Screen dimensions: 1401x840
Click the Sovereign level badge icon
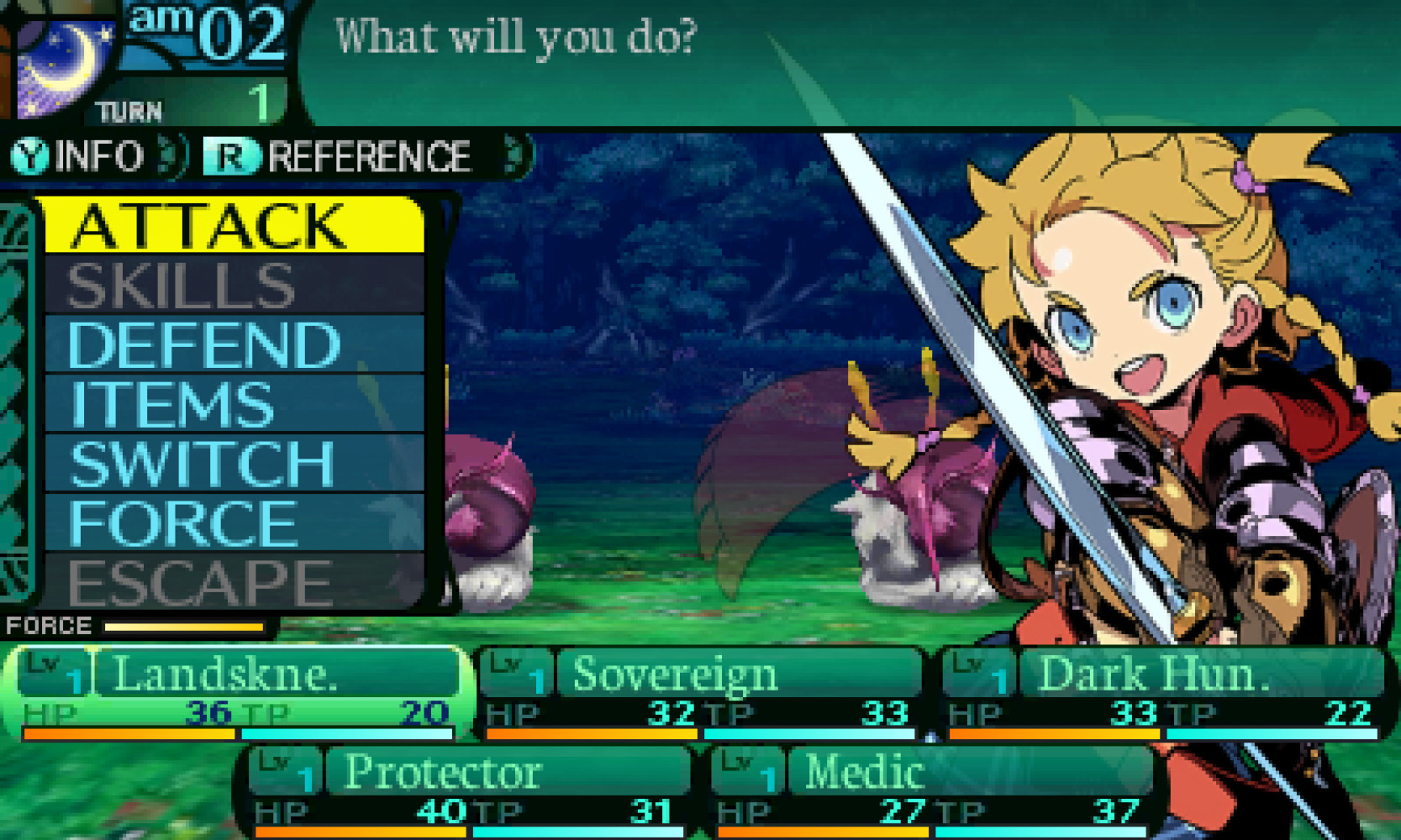click(519, 672)
